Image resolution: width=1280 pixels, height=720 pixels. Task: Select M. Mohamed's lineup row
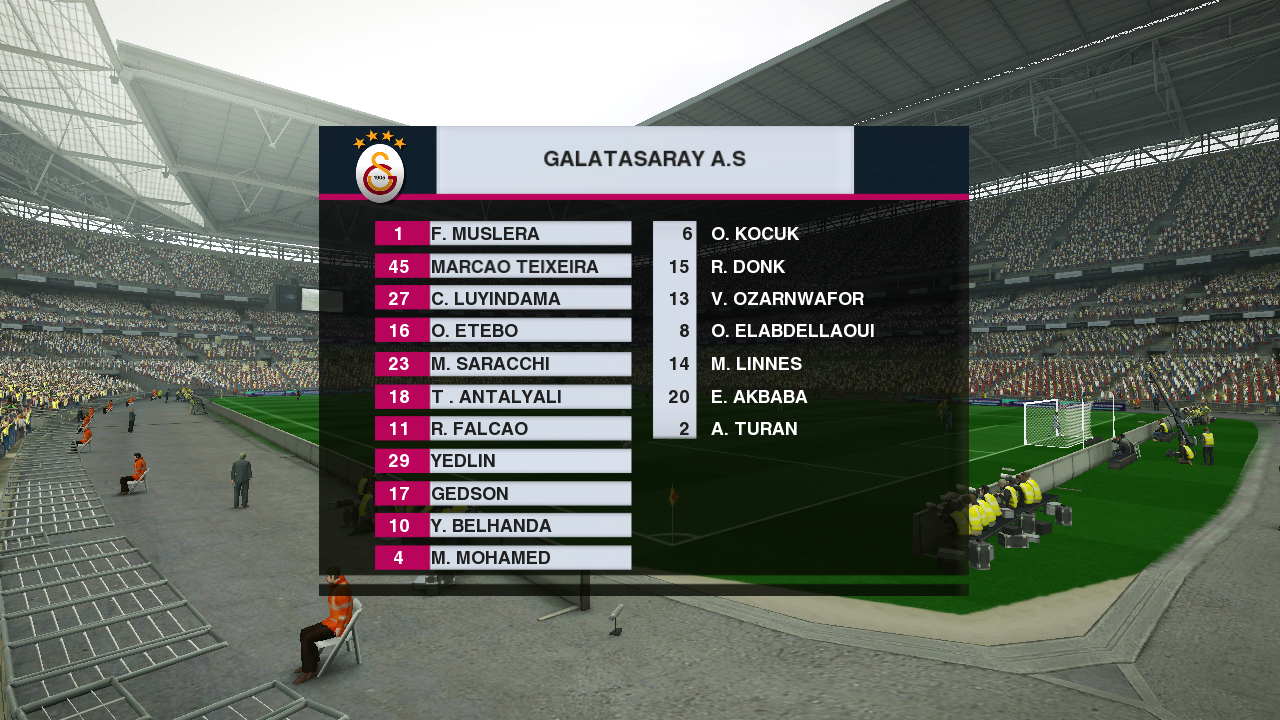[503, 558]
